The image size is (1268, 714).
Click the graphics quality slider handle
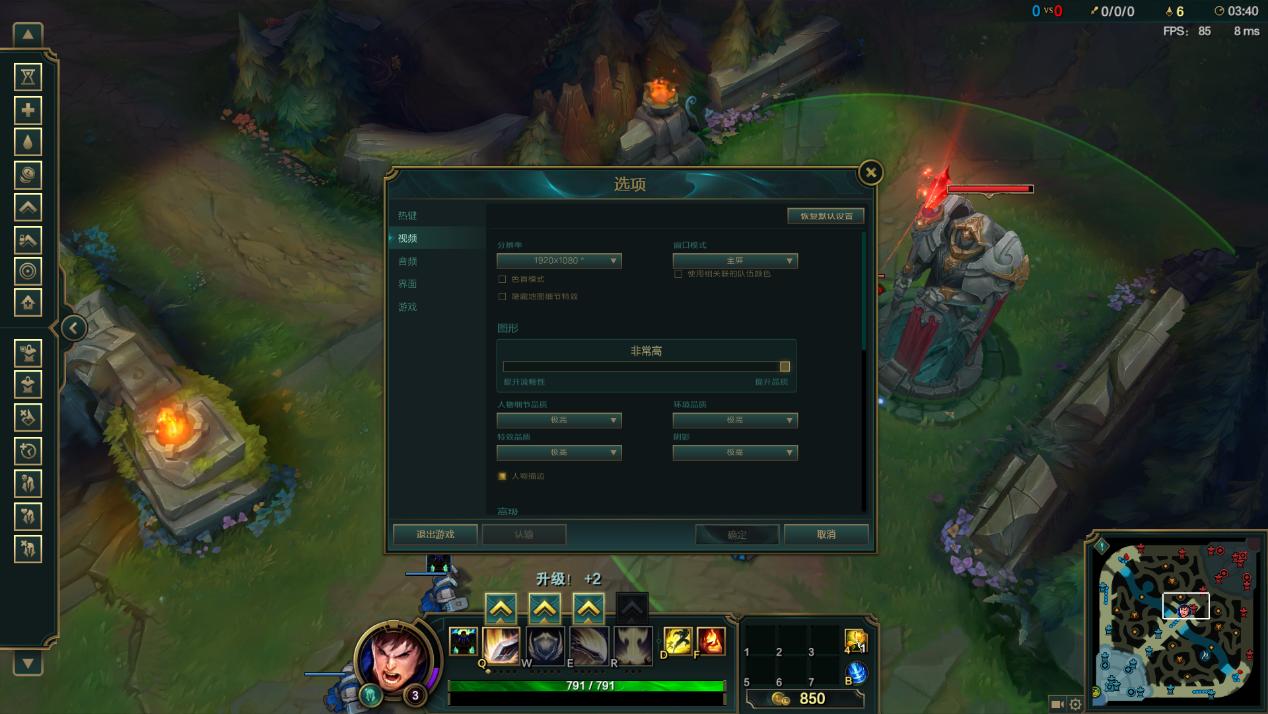click(x=785, y=367)
